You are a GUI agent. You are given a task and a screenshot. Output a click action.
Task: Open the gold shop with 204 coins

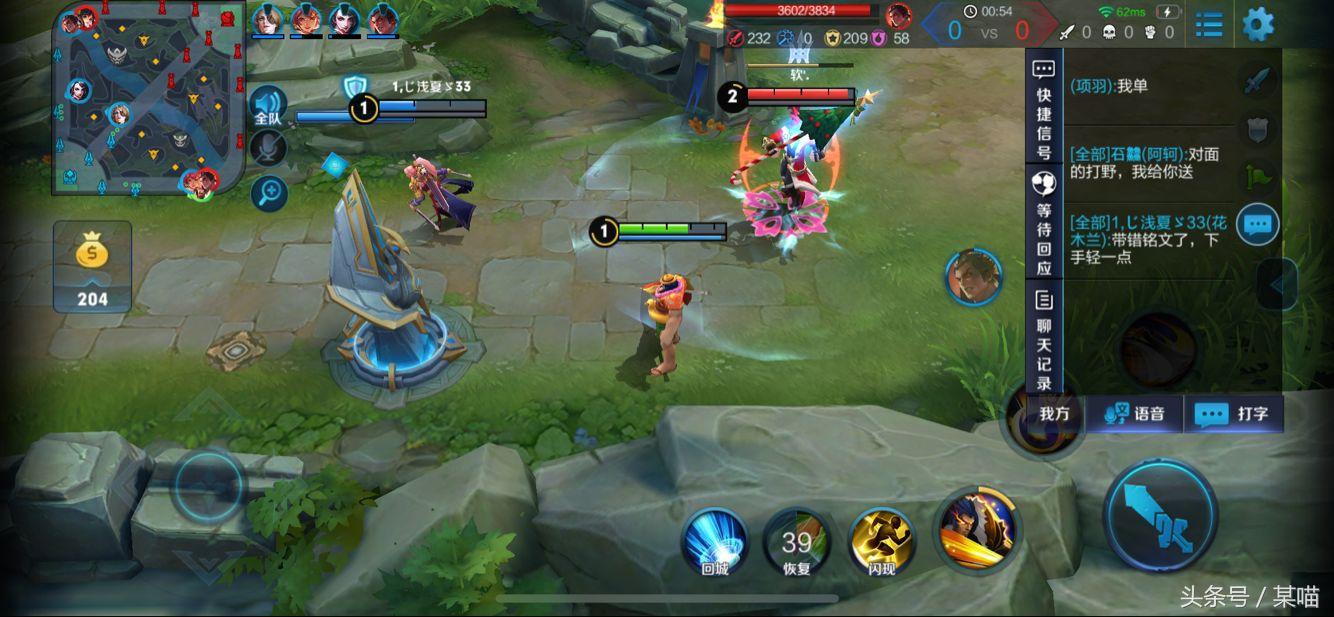tap(92, 267)
